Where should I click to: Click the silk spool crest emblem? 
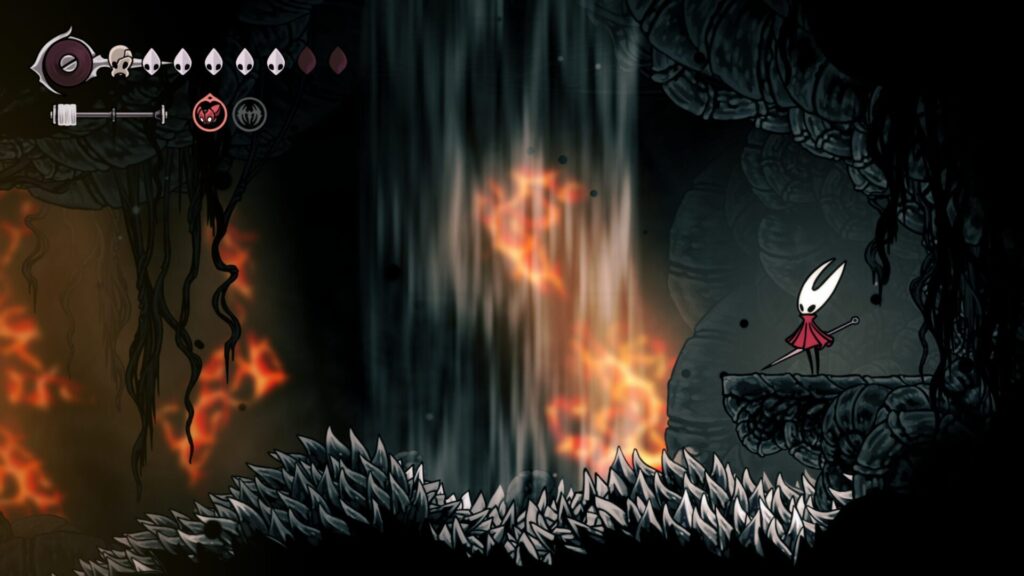coord(66,61)
